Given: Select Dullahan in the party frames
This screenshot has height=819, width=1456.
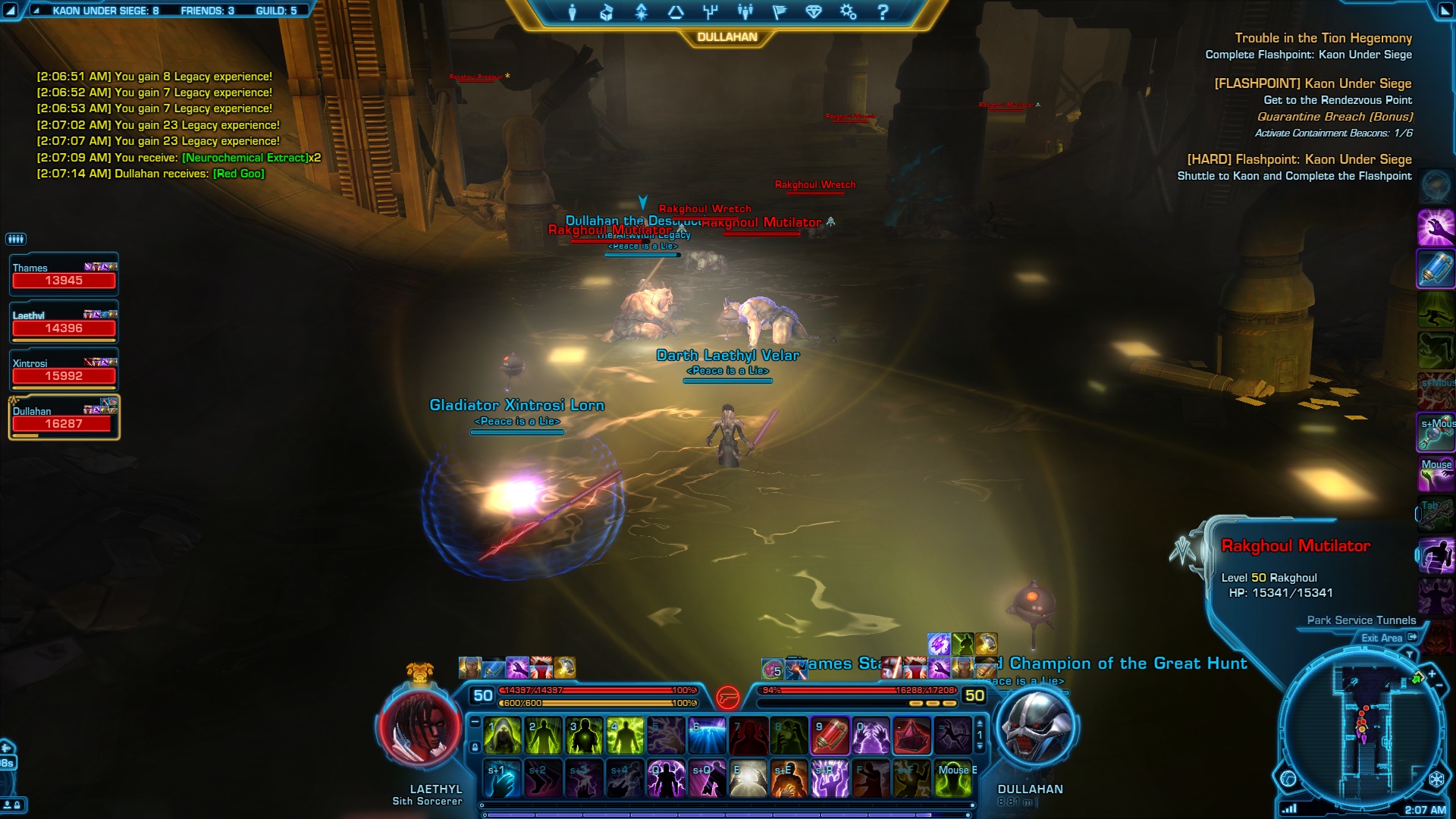Looking at the screenshot, I should pos(64,418).
